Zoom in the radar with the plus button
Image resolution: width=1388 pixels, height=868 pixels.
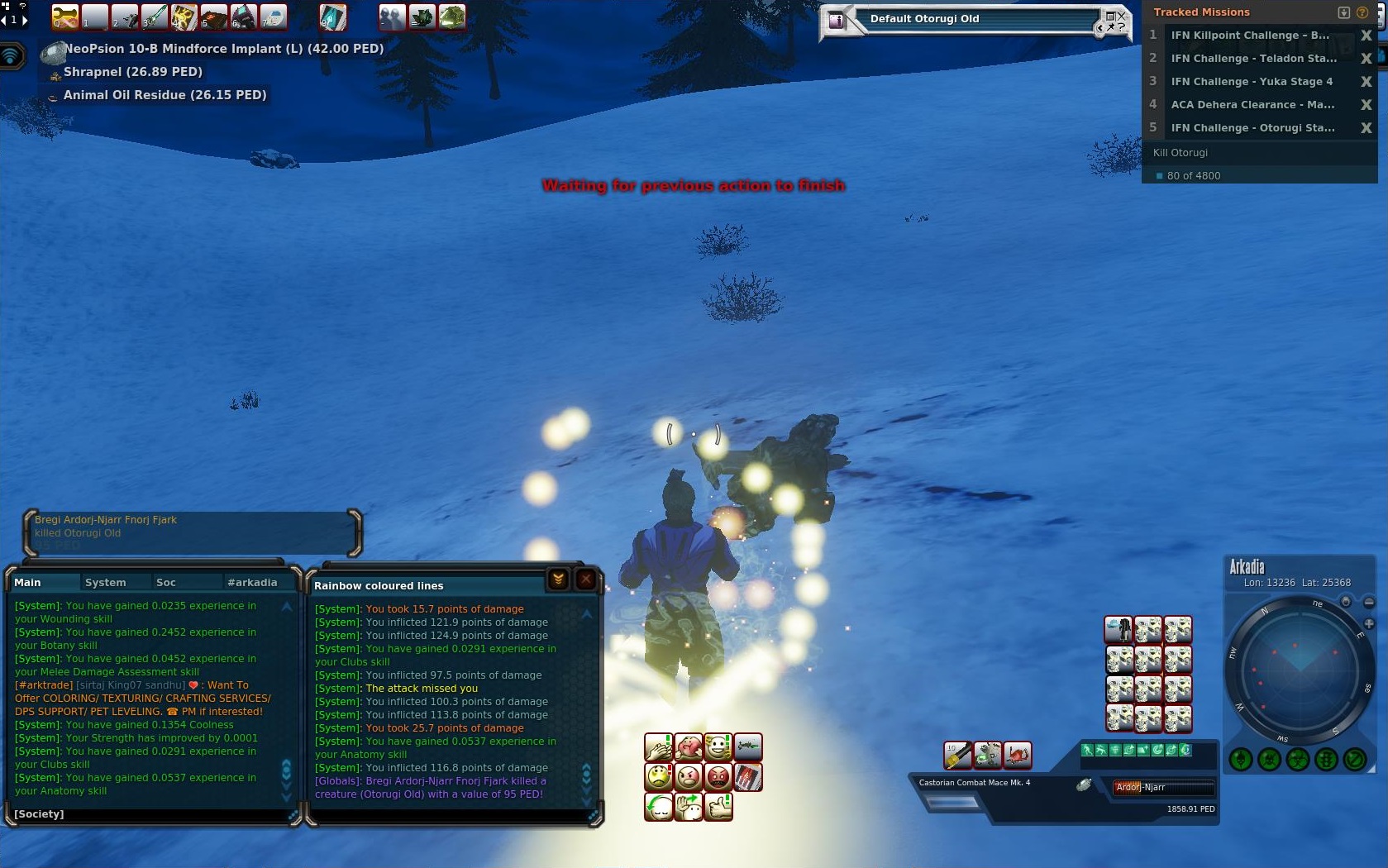[x=1369, y=624]
